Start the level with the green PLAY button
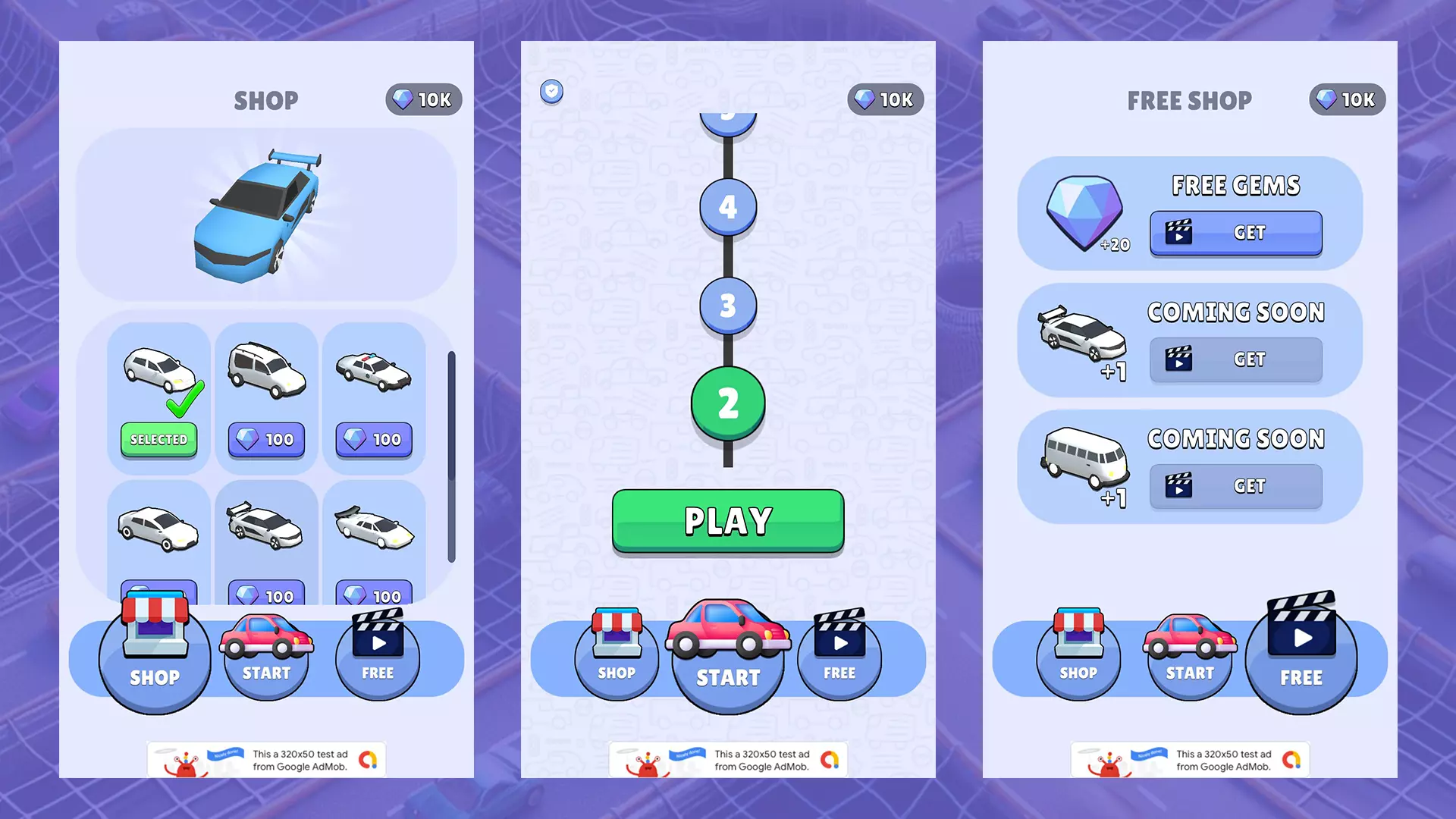This screenshot has width=1456, height=819. pos(727,521)
